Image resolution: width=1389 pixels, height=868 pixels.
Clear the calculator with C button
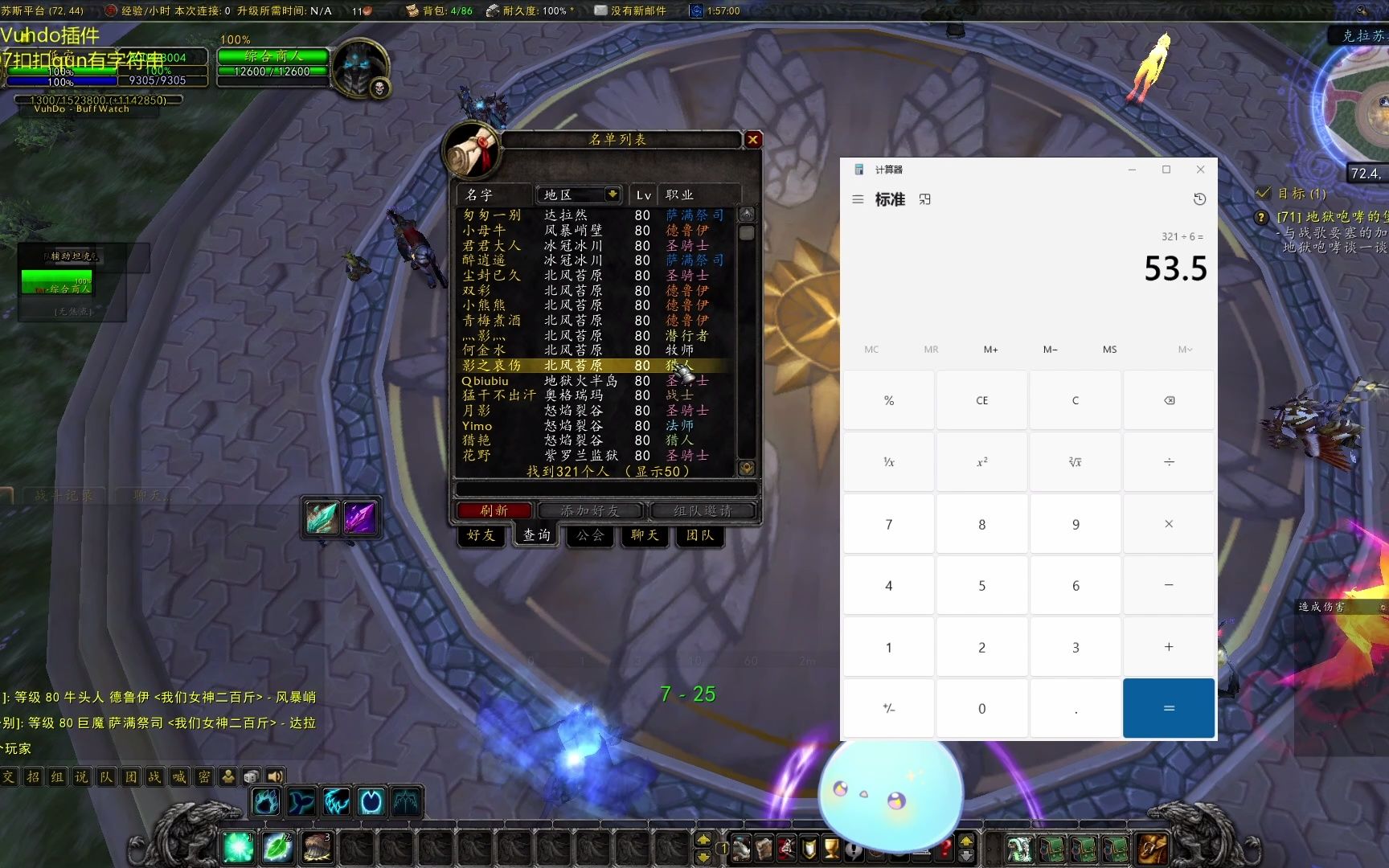tap(1075, 400)
